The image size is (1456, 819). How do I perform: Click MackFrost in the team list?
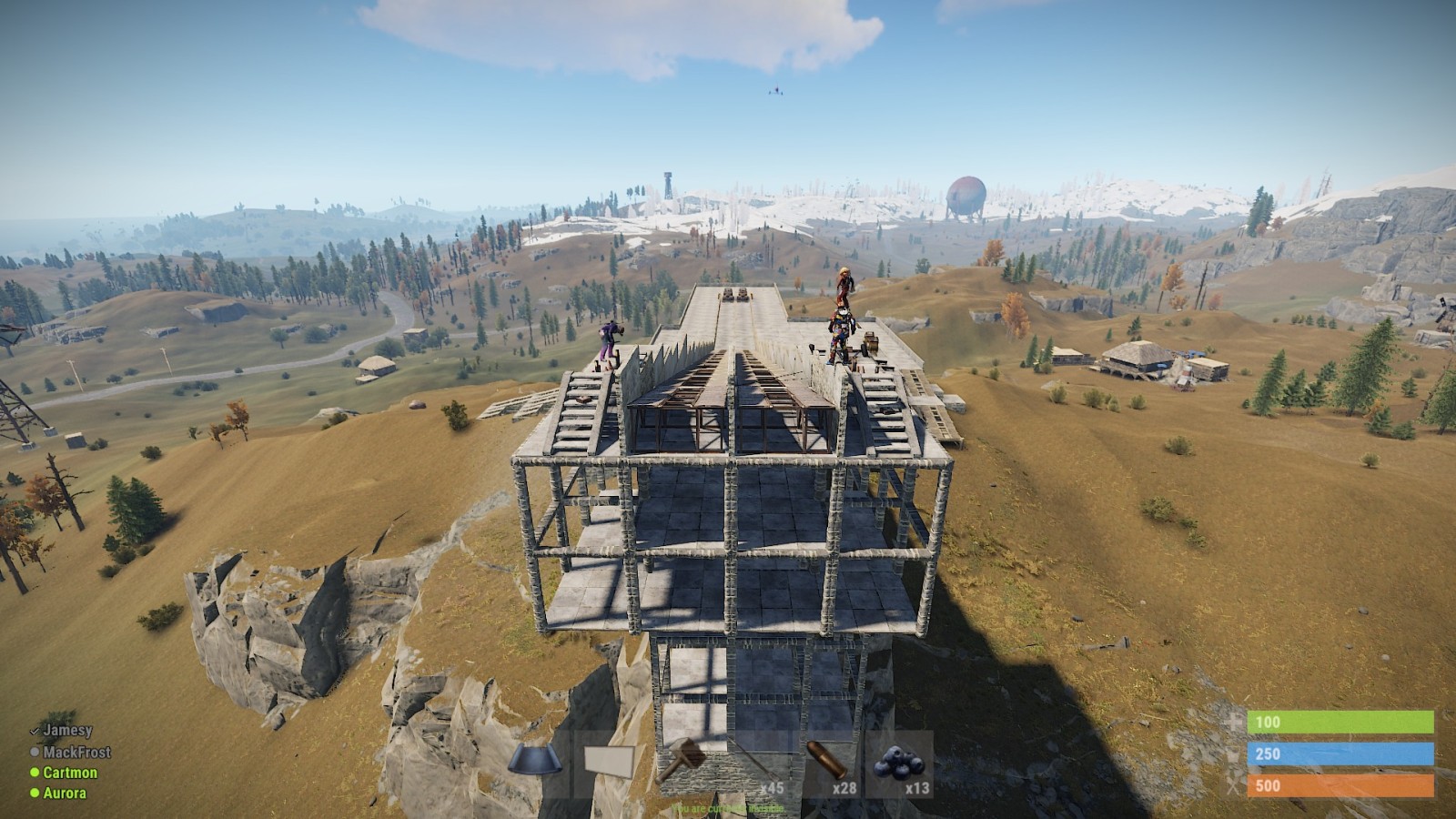(76, 752)
